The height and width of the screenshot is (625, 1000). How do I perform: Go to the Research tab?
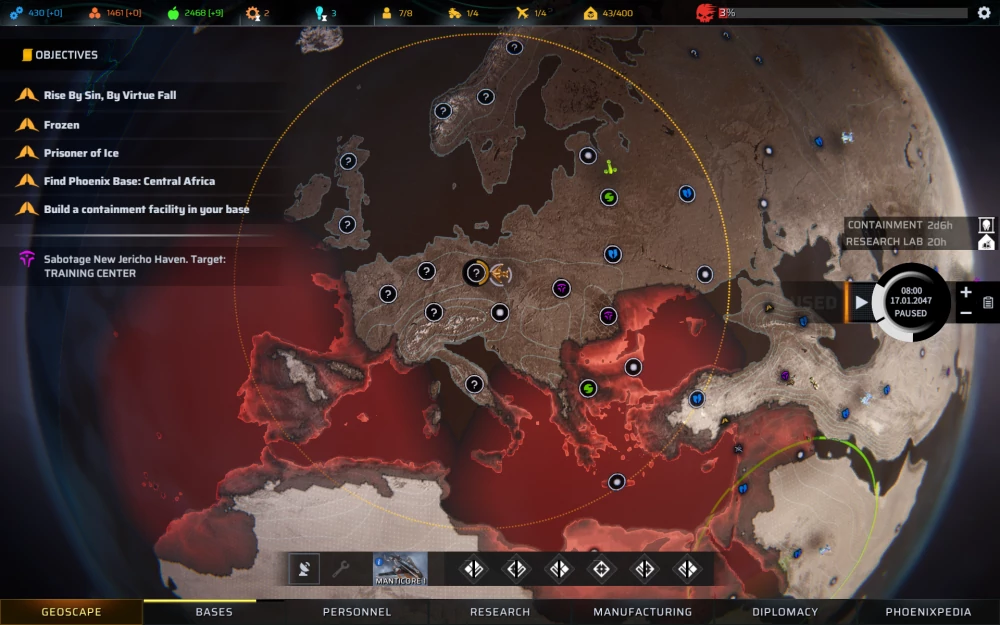pyautogui.click(x=500, y=612)
